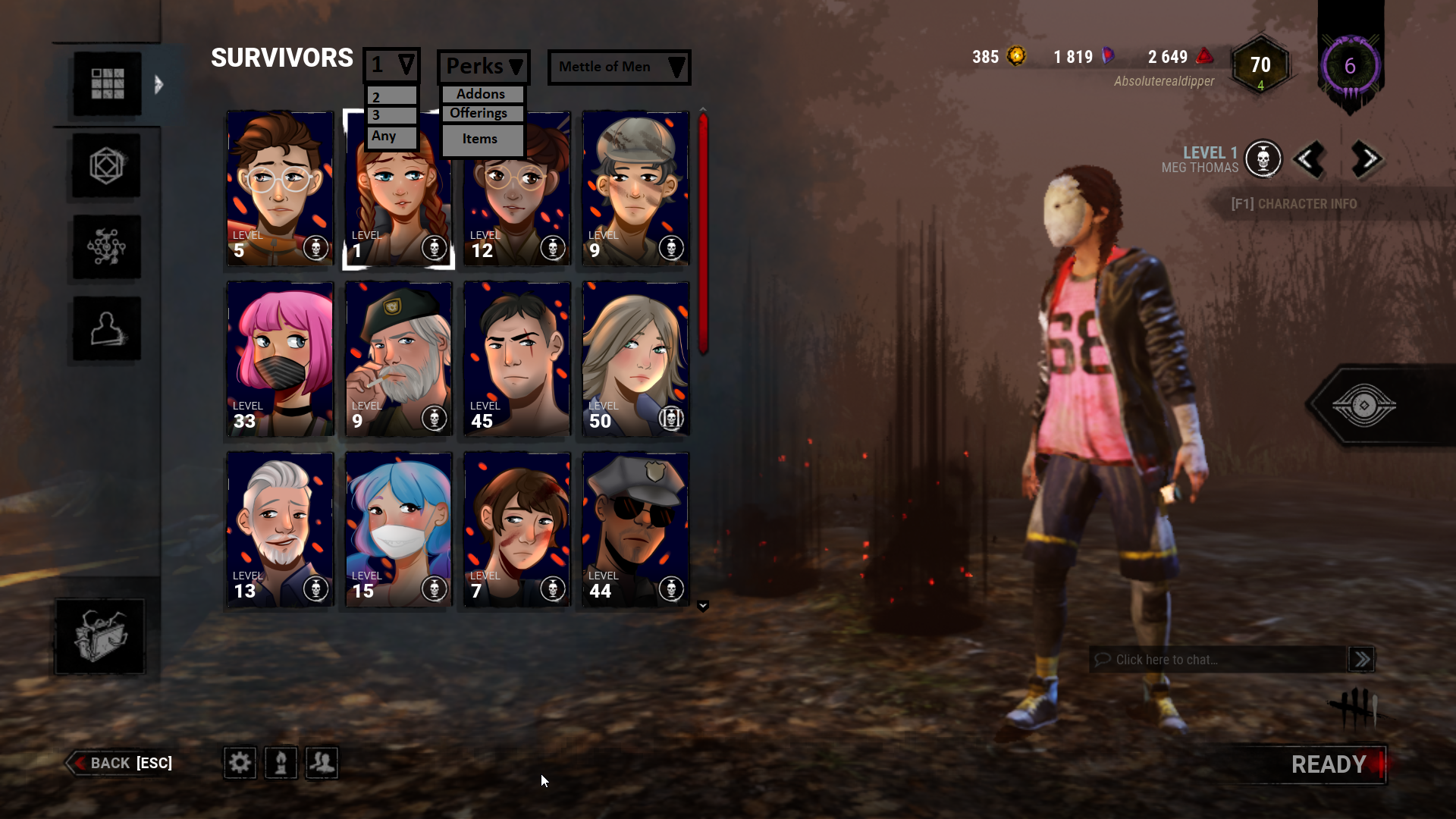This screenshot has width=1456, height=819.
Task: Open the store crate icon at bottom left
Action: pyautogui.click(x=99, y=637)
